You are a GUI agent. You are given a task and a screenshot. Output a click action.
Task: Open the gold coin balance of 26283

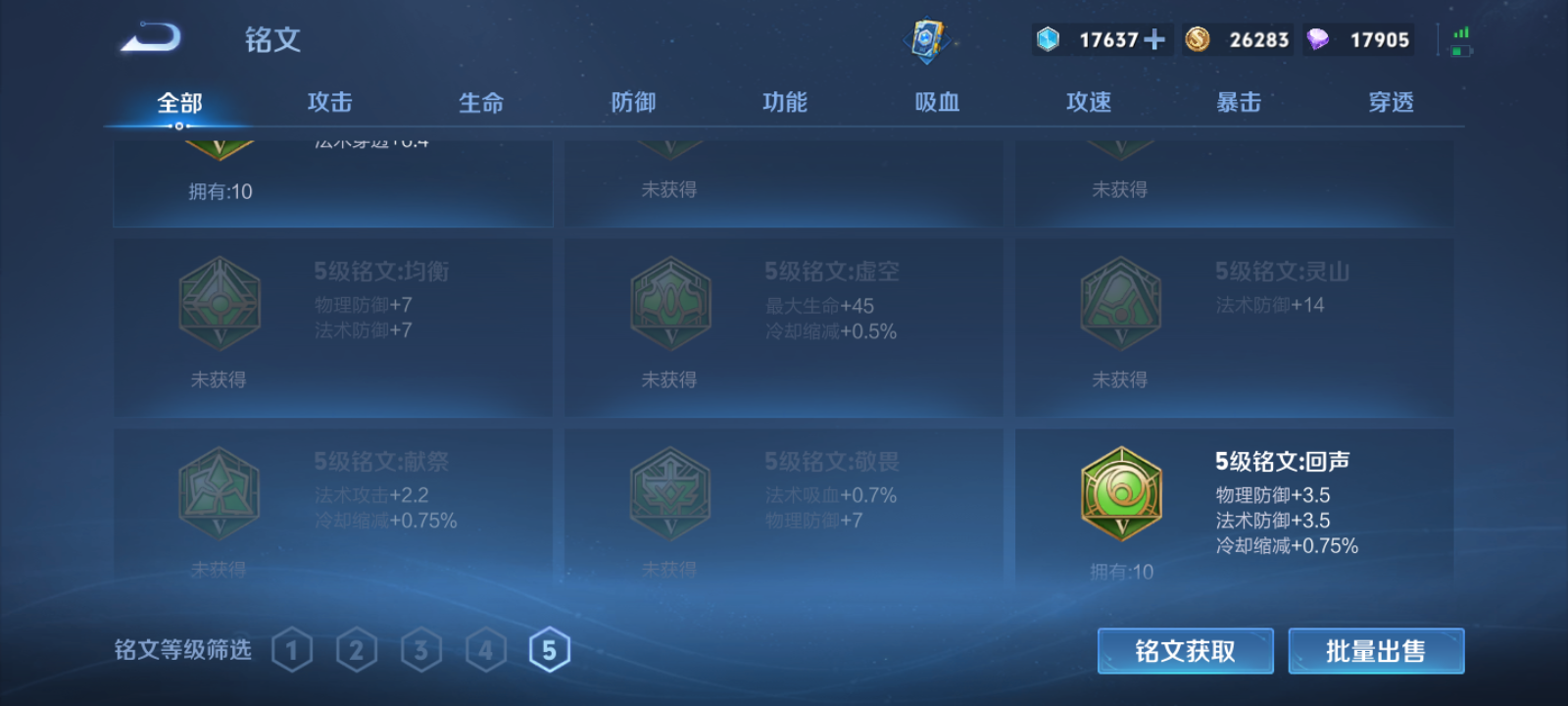tap(1237, 39)
